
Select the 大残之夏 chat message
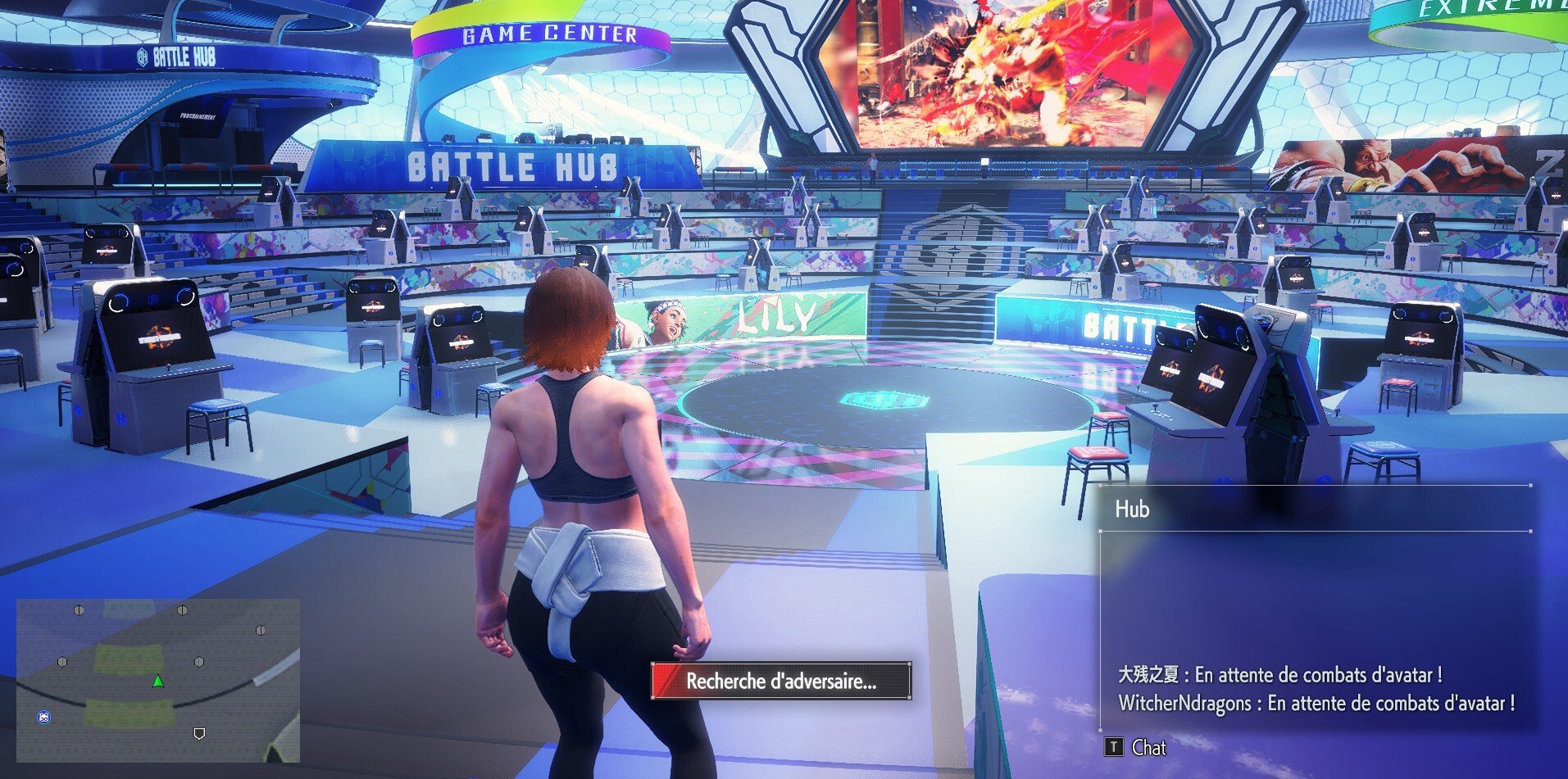(1279, 675)
